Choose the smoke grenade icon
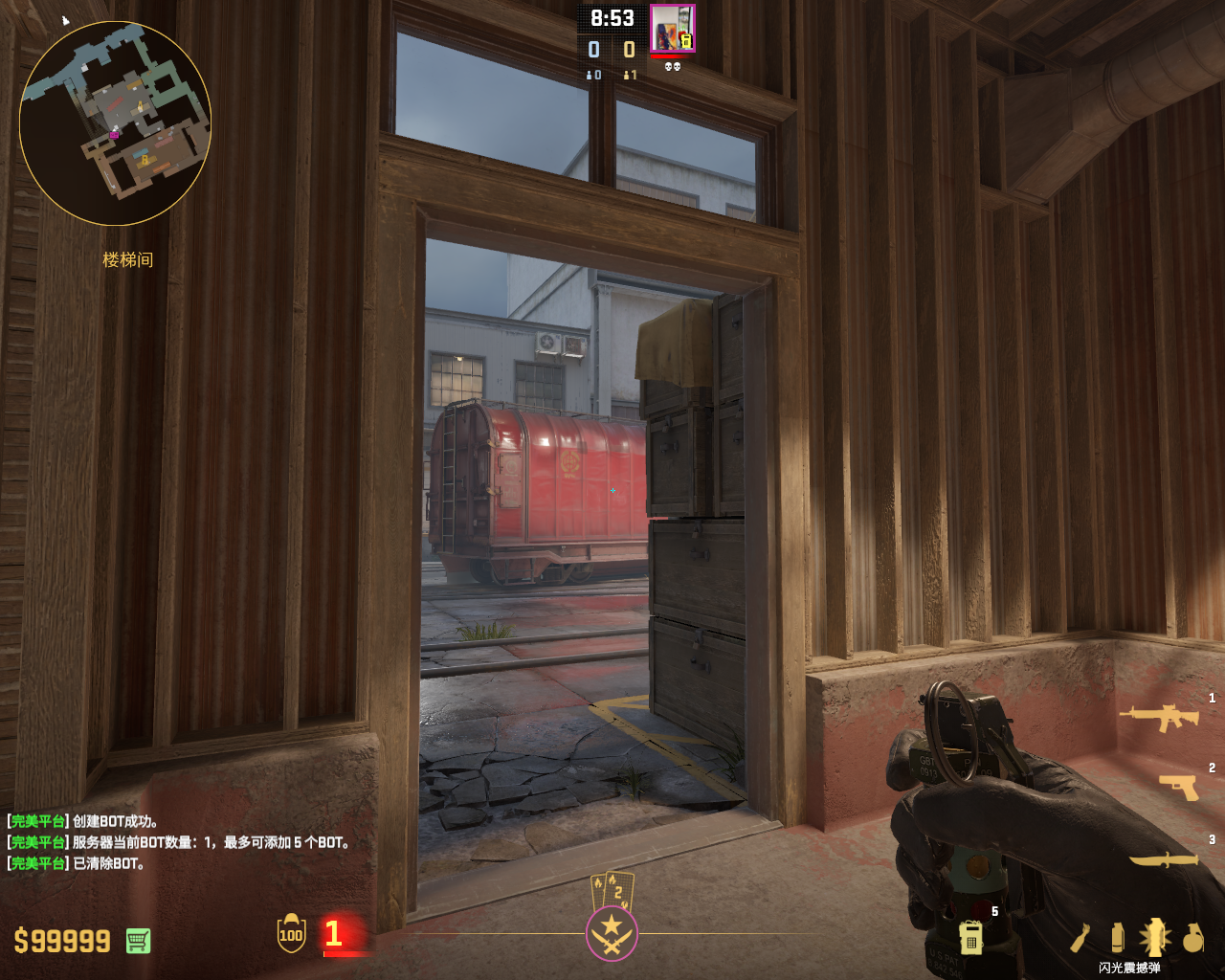The height and width of the screenshot is (980, 1225). click(x=1117, y=938)
